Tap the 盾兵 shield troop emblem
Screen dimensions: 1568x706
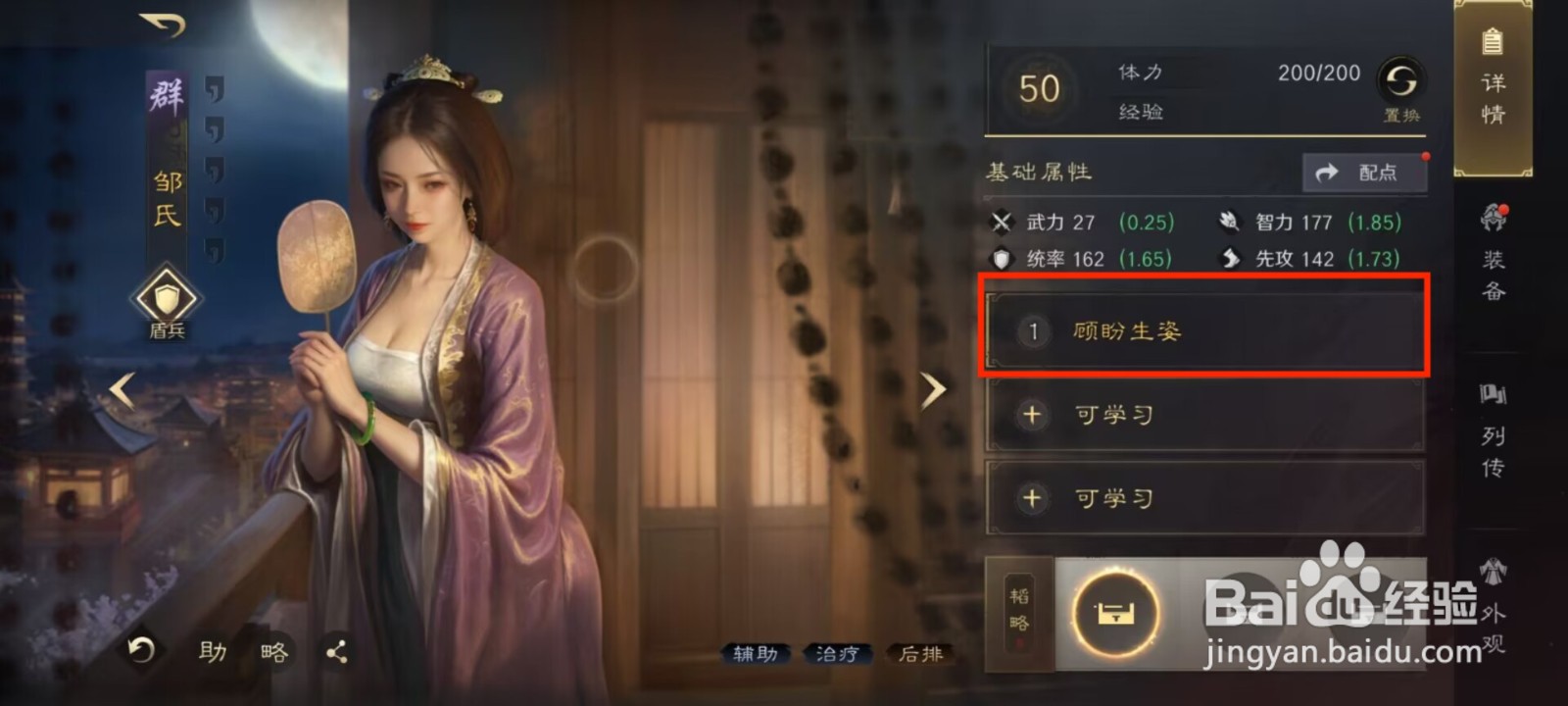tap(167, 299)
